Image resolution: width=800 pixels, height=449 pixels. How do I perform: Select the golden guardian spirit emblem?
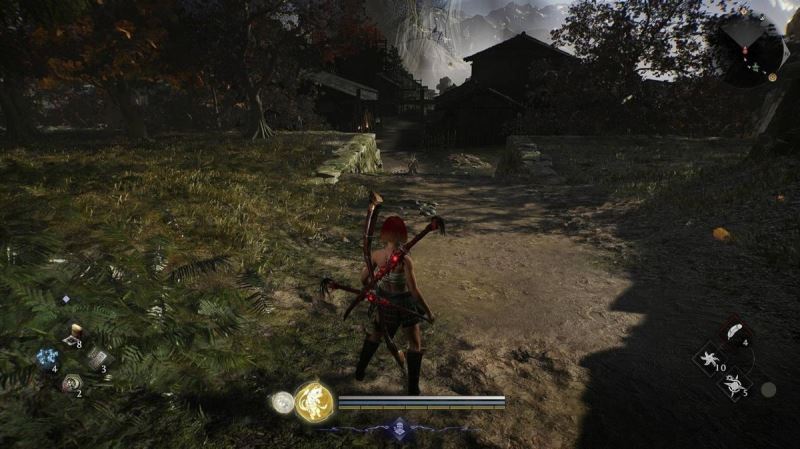coord(314,402)
